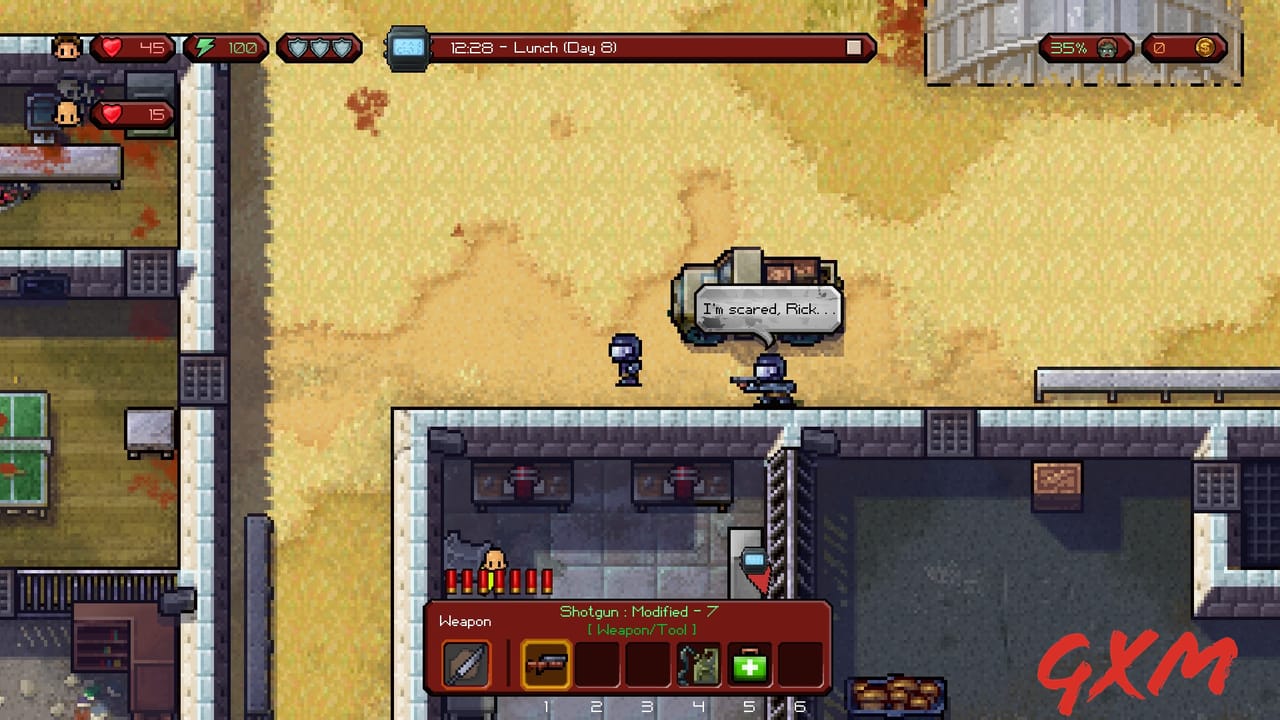Click the green energy lightning bolt icon
This screenshot has width=1280, height=720.
coord(203,46)
